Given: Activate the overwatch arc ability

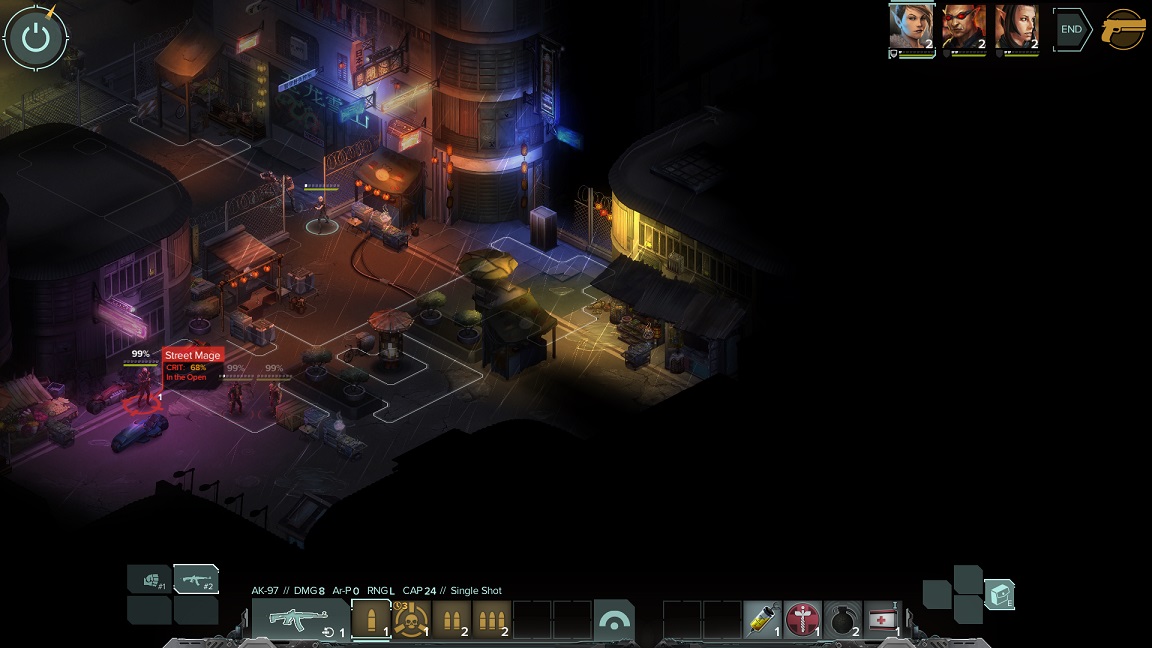Looking at the screenshot, I should pyautogui.click(x=613, y=620).
